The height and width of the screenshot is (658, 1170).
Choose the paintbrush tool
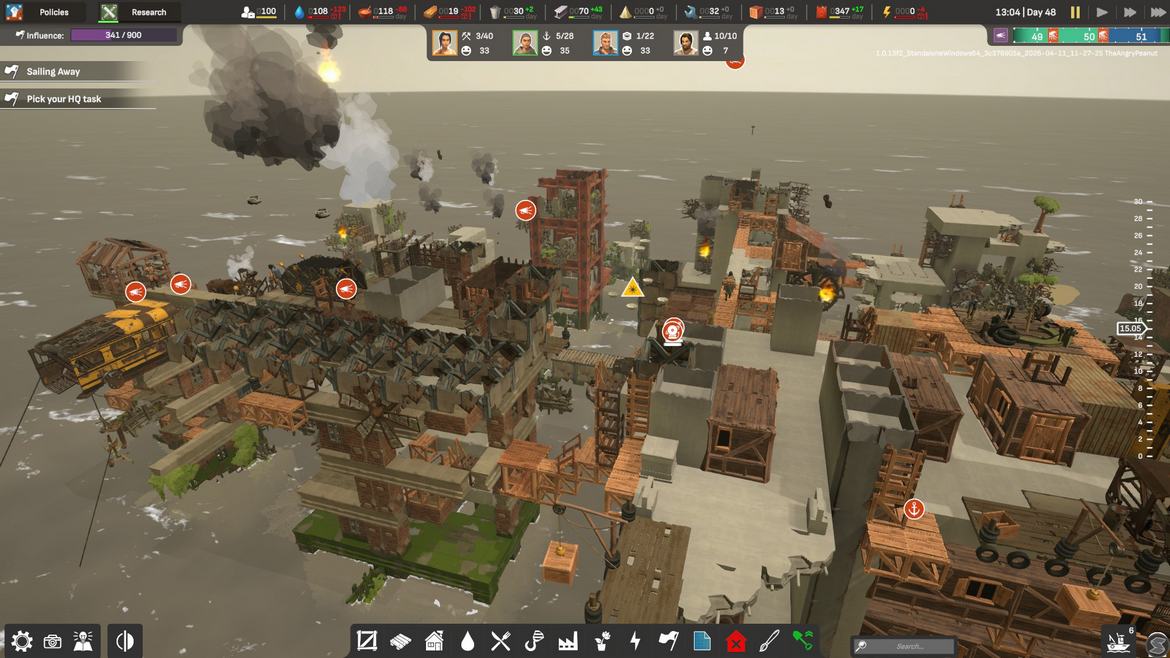click(769, 641)
